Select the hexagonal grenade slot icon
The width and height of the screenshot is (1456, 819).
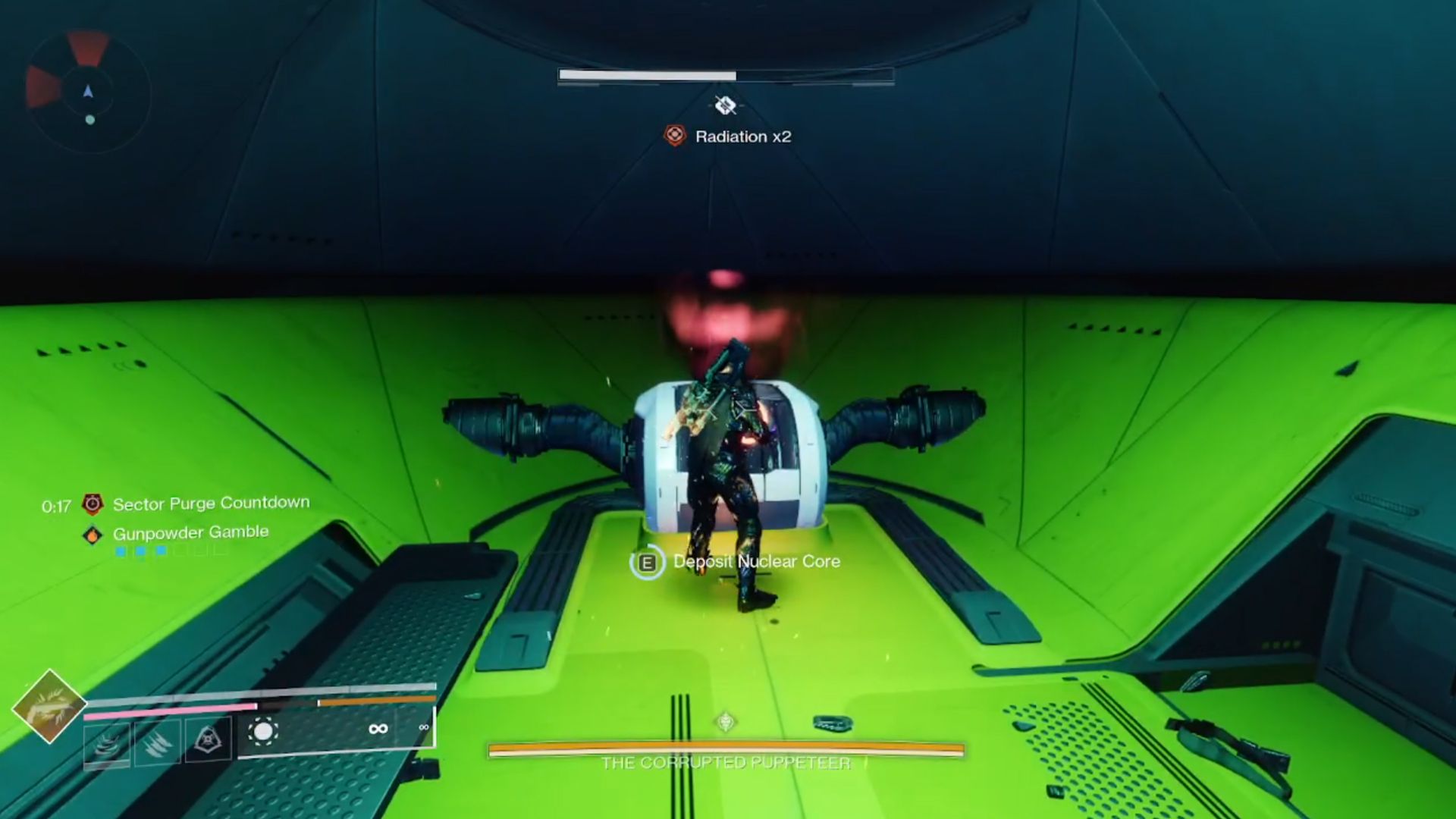(x=207, y=741)
